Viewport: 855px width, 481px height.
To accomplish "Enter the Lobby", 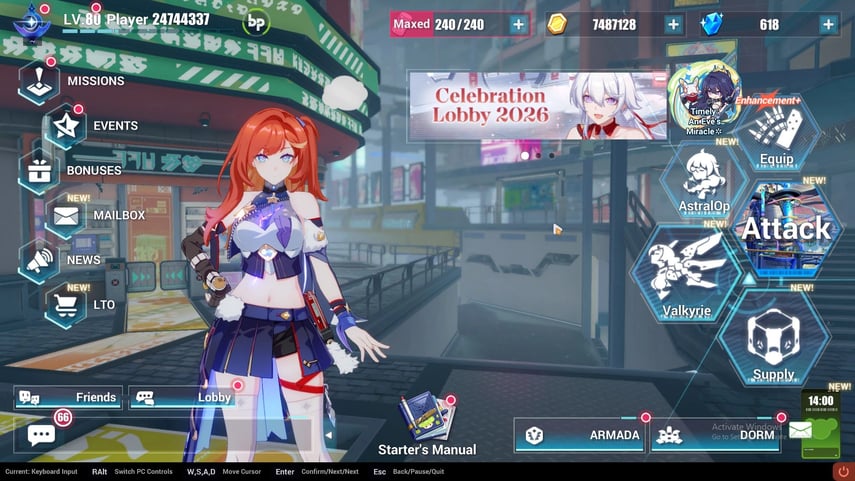I will click(x=185, y=398).
